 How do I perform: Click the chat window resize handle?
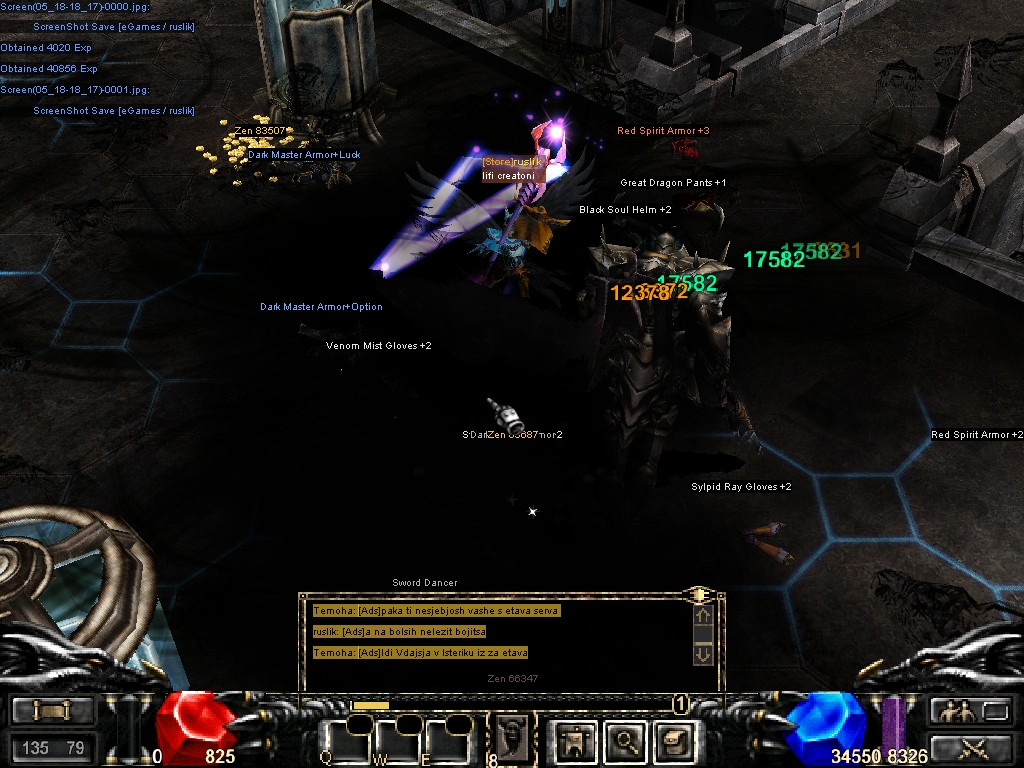(x=701, y=595)
